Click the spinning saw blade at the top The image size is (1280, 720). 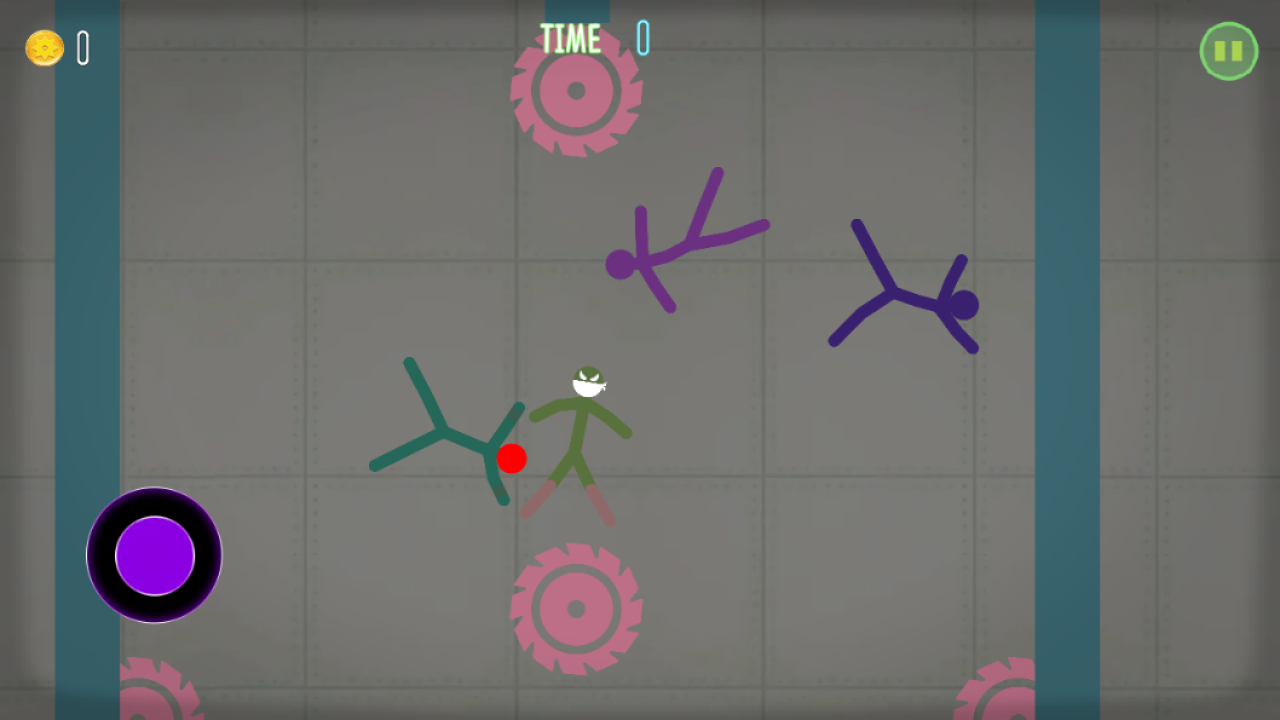(576, 91)
